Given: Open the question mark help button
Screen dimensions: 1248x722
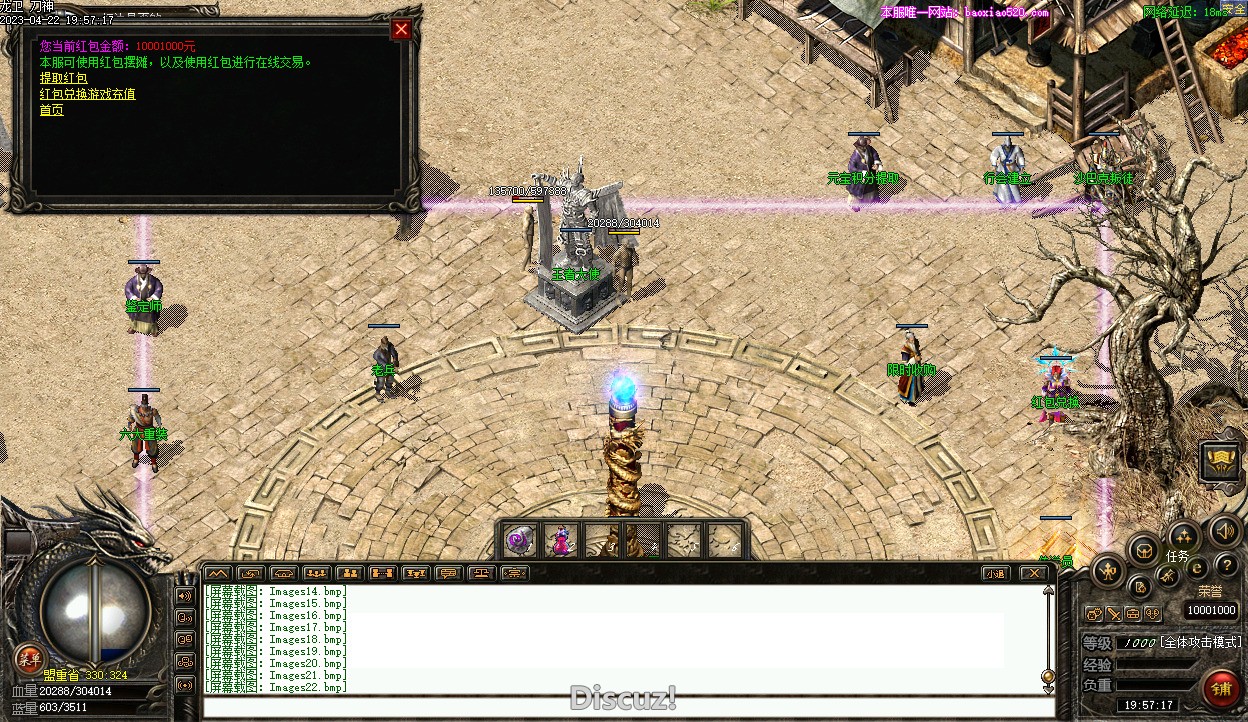Looking at the screenshot, I should click(1226, 566).
